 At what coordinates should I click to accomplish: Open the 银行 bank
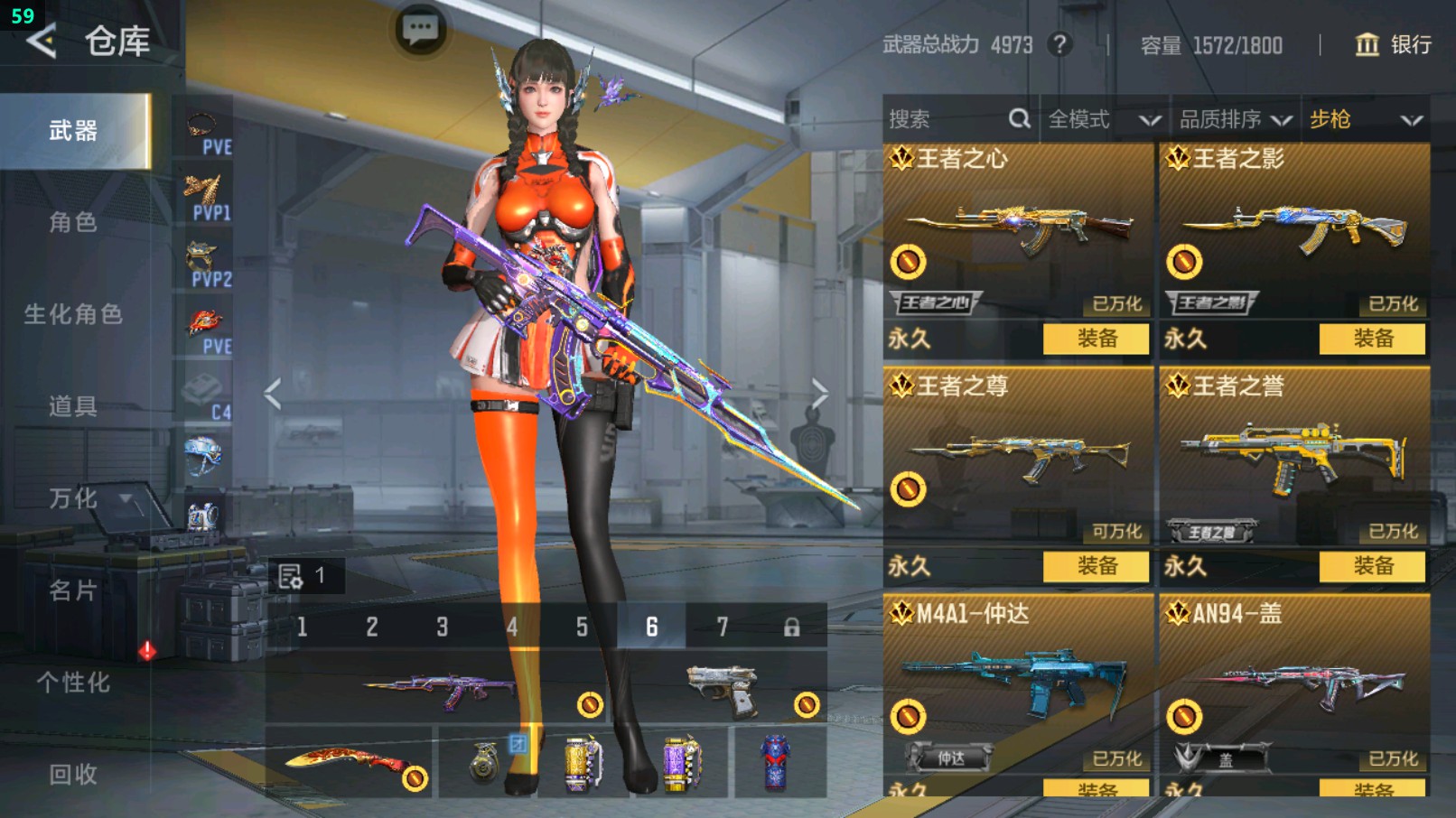(x=1394, y=44)
